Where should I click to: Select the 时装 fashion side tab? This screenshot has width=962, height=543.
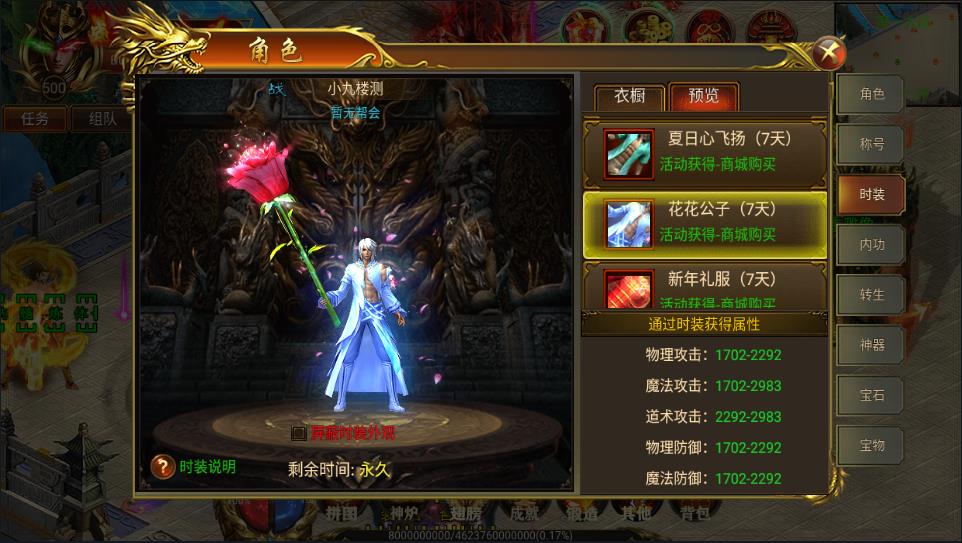tap(872, 195)
